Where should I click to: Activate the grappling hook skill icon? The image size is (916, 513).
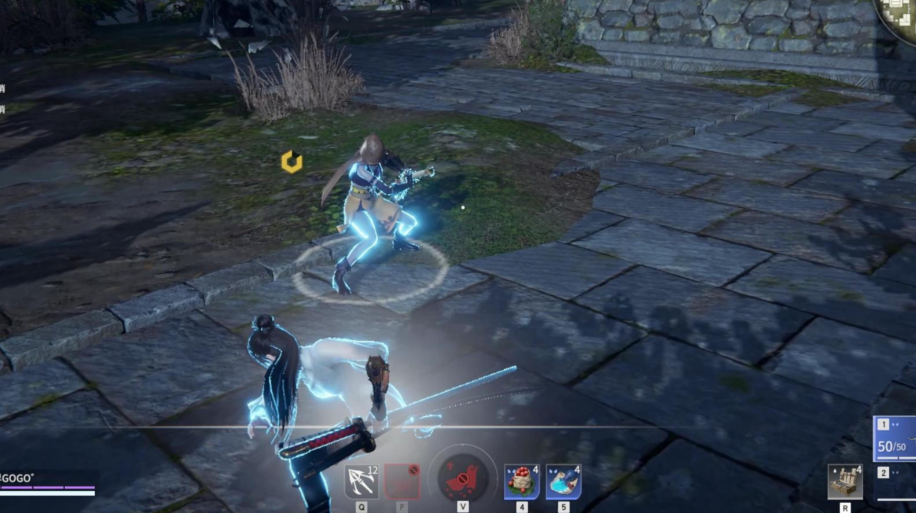pyautogui.click(x=361, y=481)
